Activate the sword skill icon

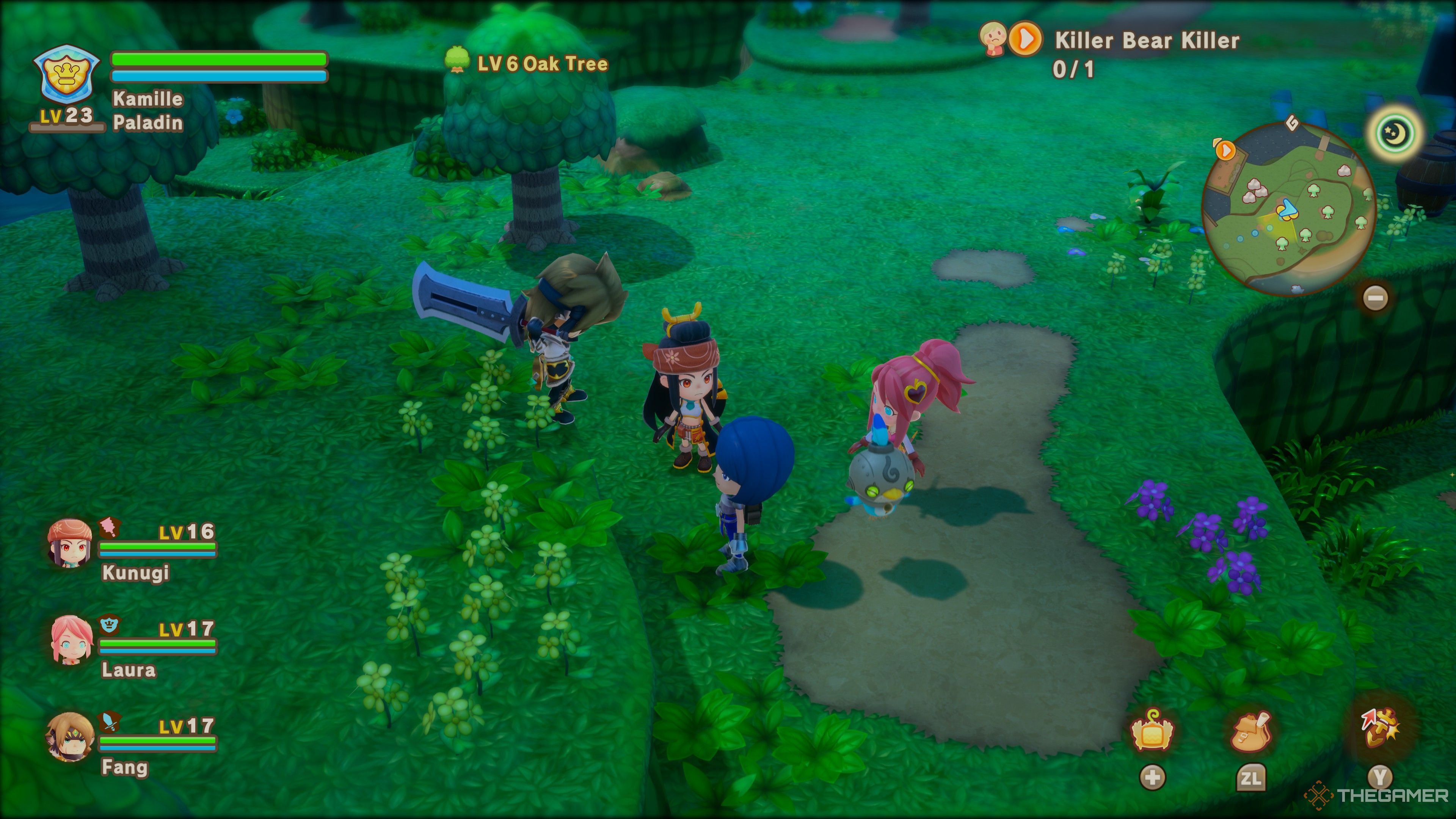click(x=1380, y=728)
